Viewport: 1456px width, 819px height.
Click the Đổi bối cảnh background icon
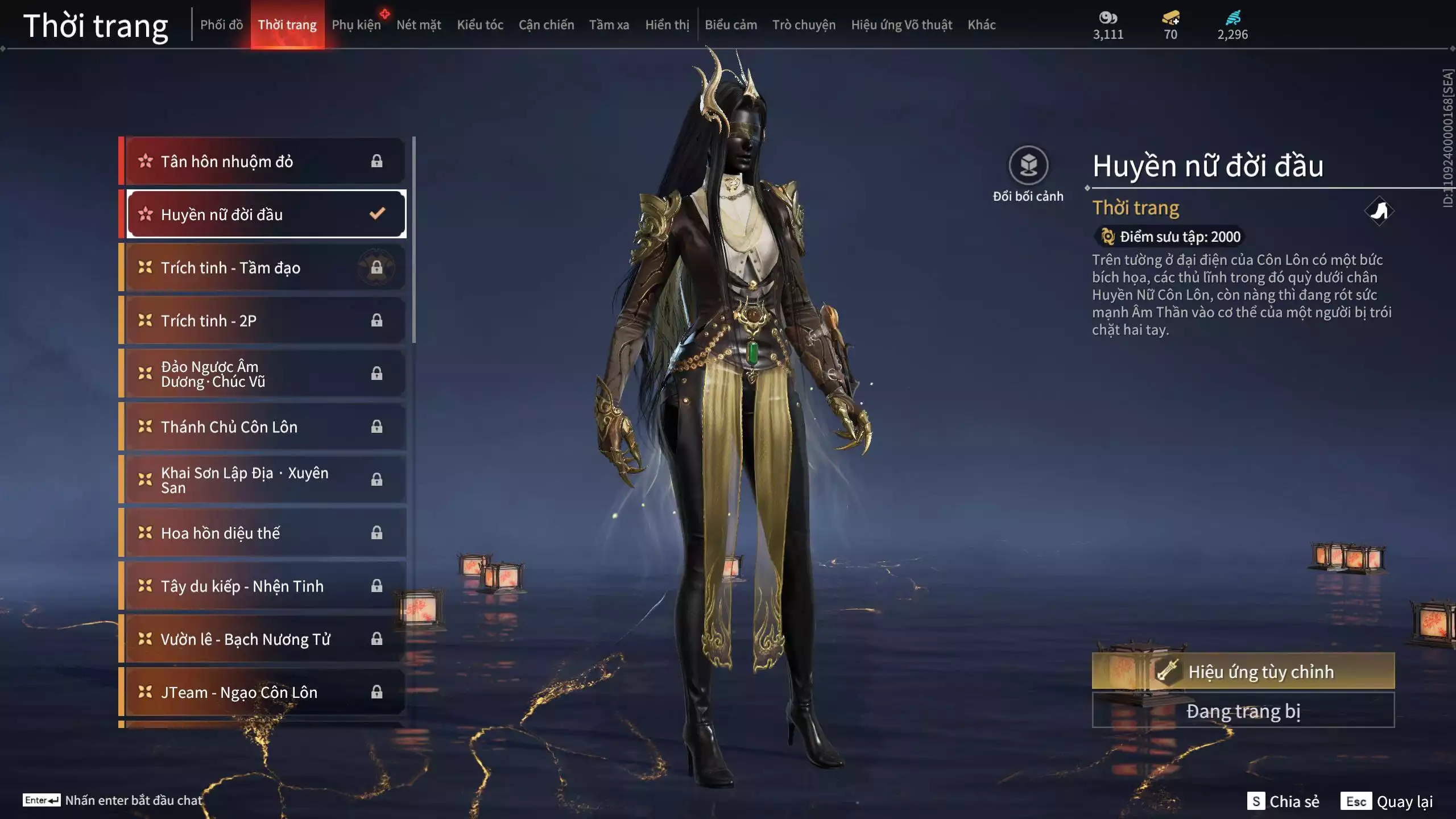coord(1028,166)
